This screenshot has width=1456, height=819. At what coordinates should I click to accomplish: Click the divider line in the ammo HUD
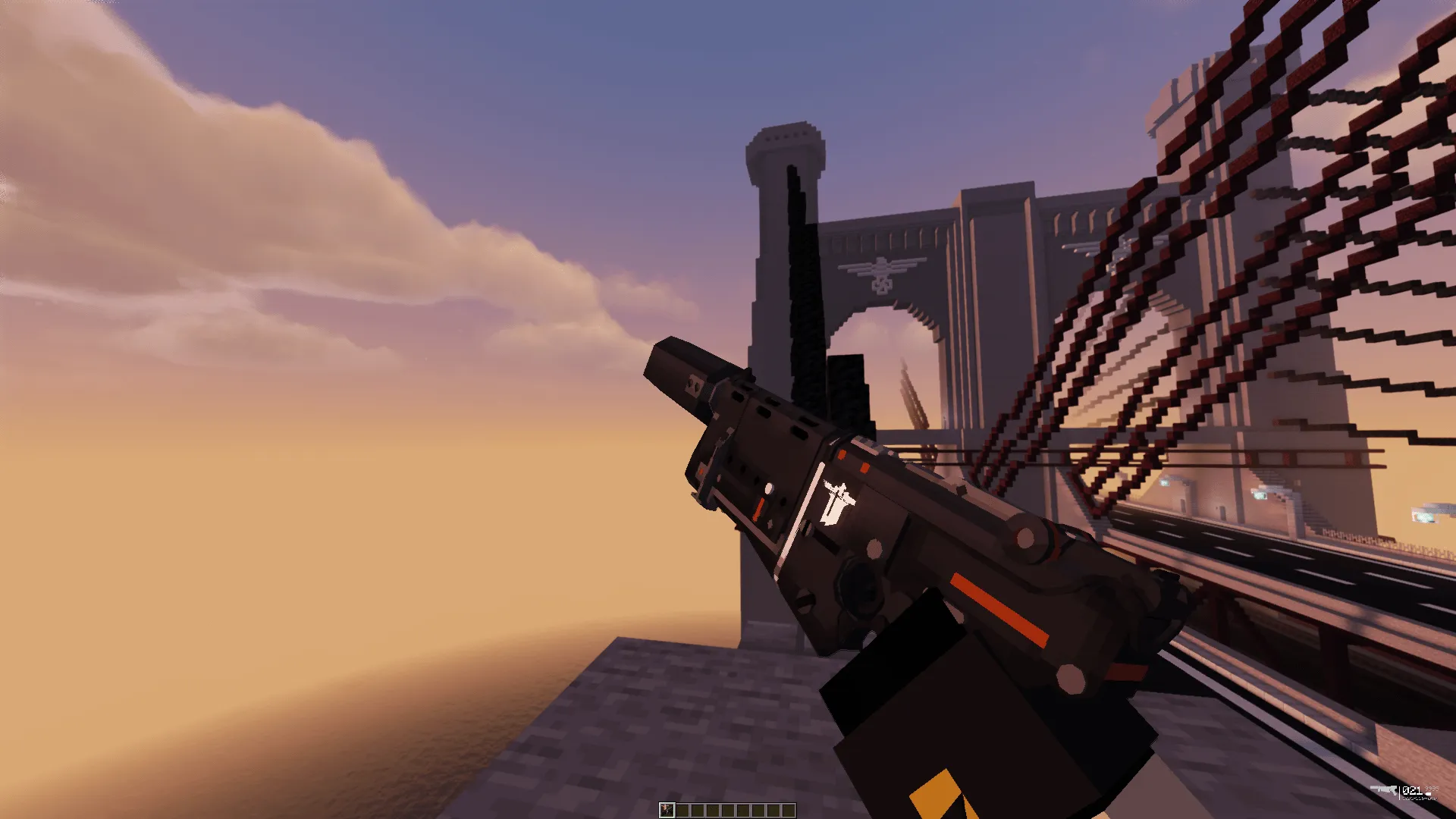1400,792
